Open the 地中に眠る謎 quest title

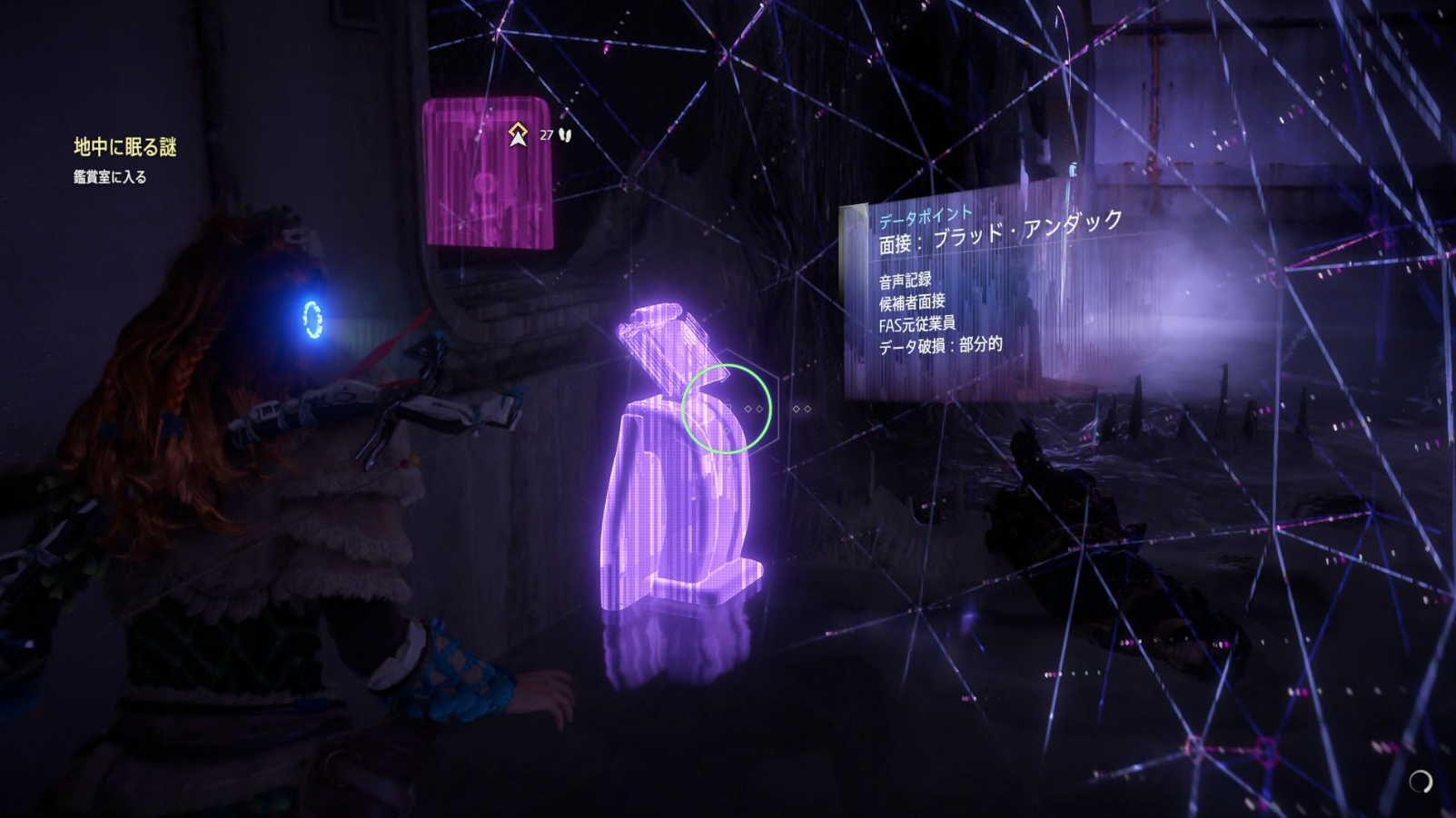124,146
